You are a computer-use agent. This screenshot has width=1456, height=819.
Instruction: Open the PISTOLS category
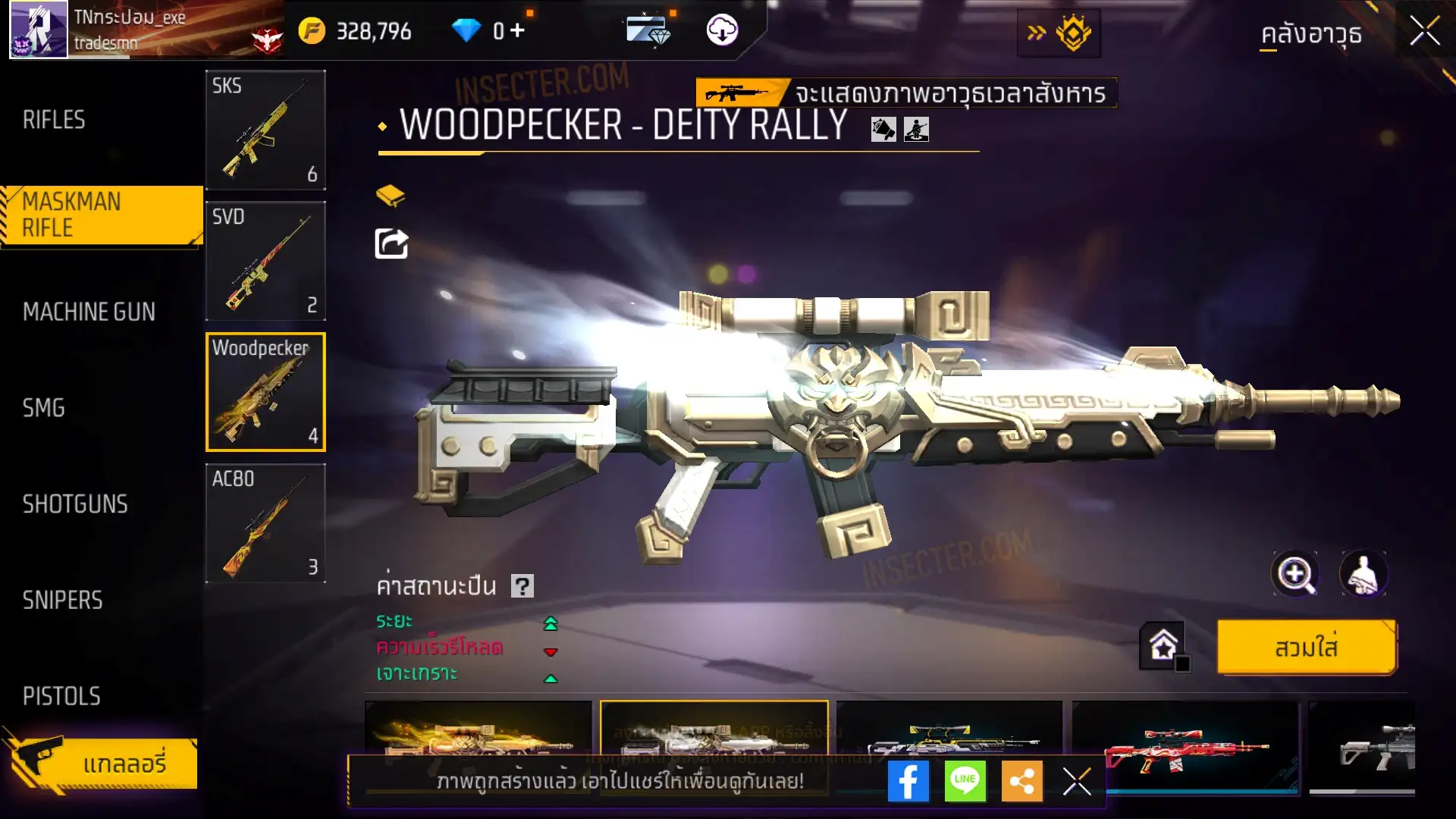(x=61, y=696)
